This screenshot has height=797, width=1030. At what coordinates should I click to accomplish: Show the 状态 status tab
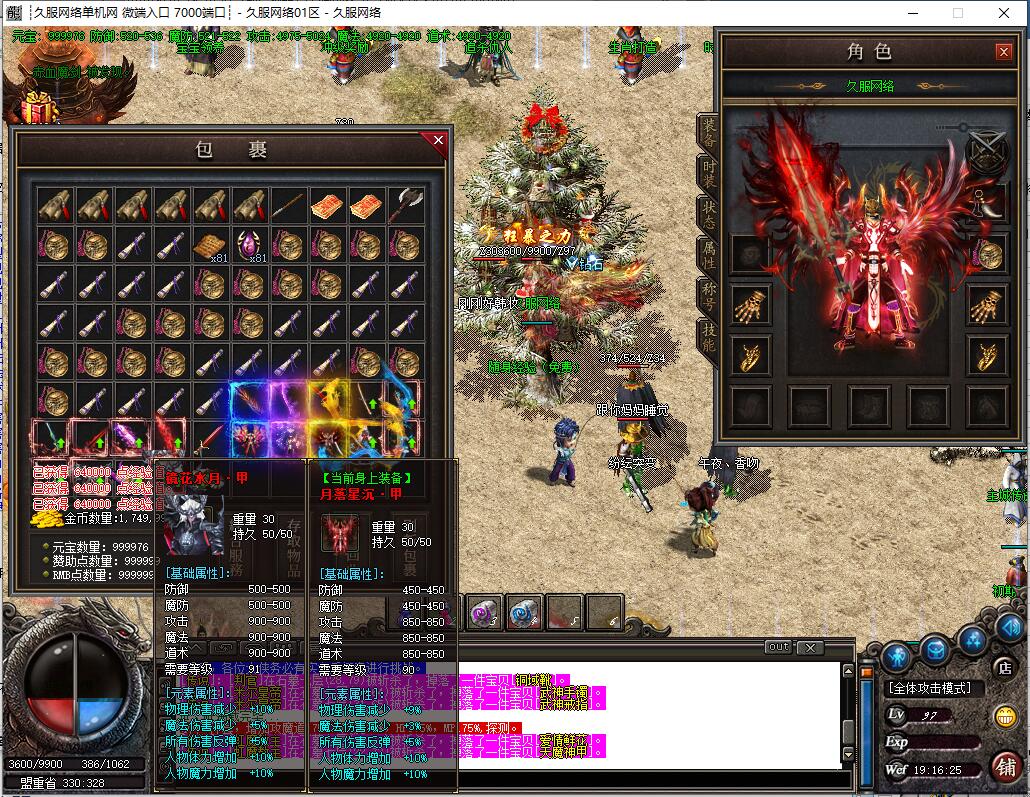708,214
